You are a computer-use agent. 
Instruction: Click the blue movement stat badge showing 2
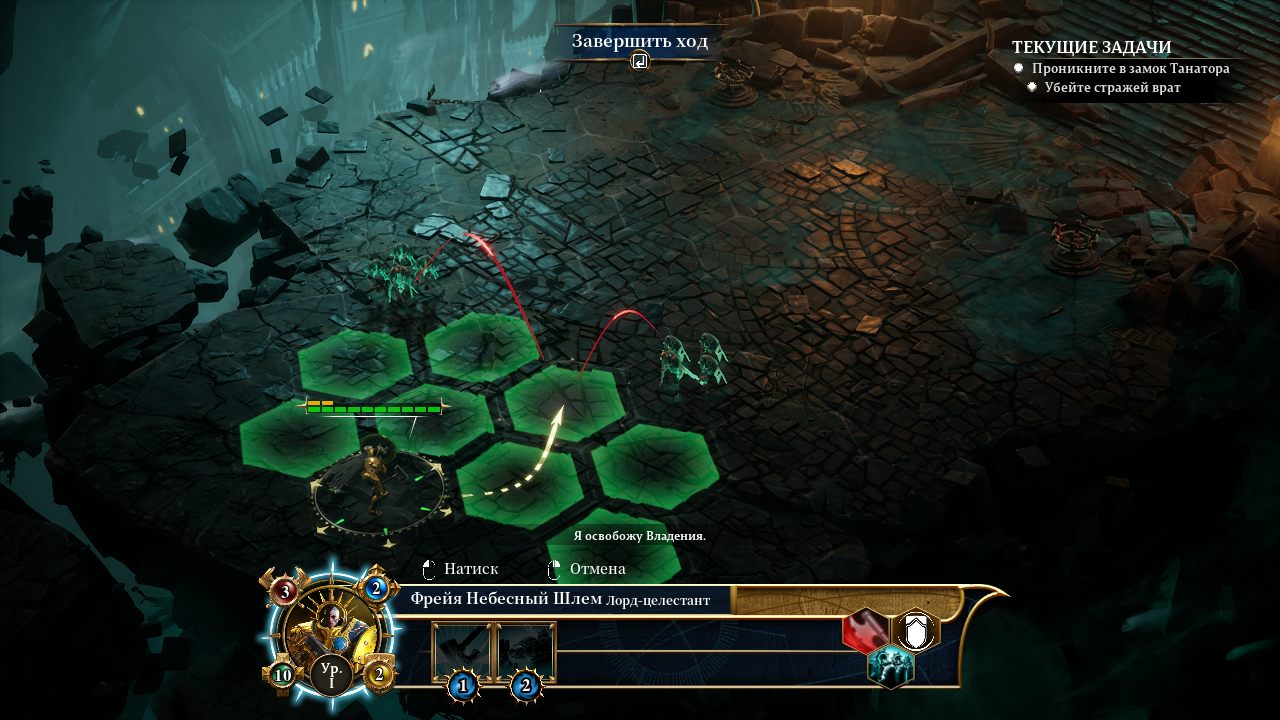375,588
